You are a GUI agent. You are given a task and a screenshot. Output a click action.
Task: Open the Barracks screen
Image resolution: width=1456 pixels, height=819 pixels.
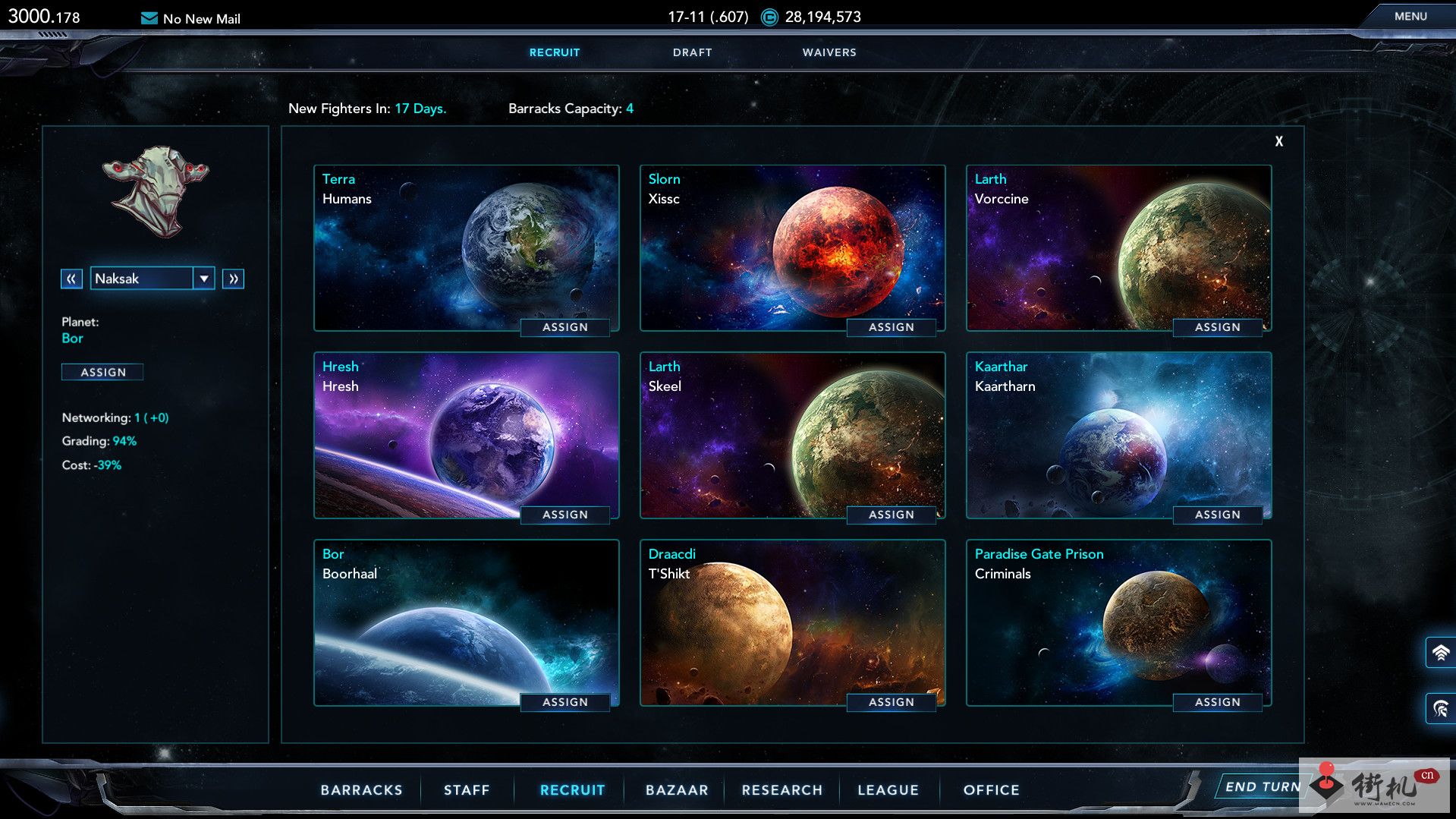[x=361, y=790]
